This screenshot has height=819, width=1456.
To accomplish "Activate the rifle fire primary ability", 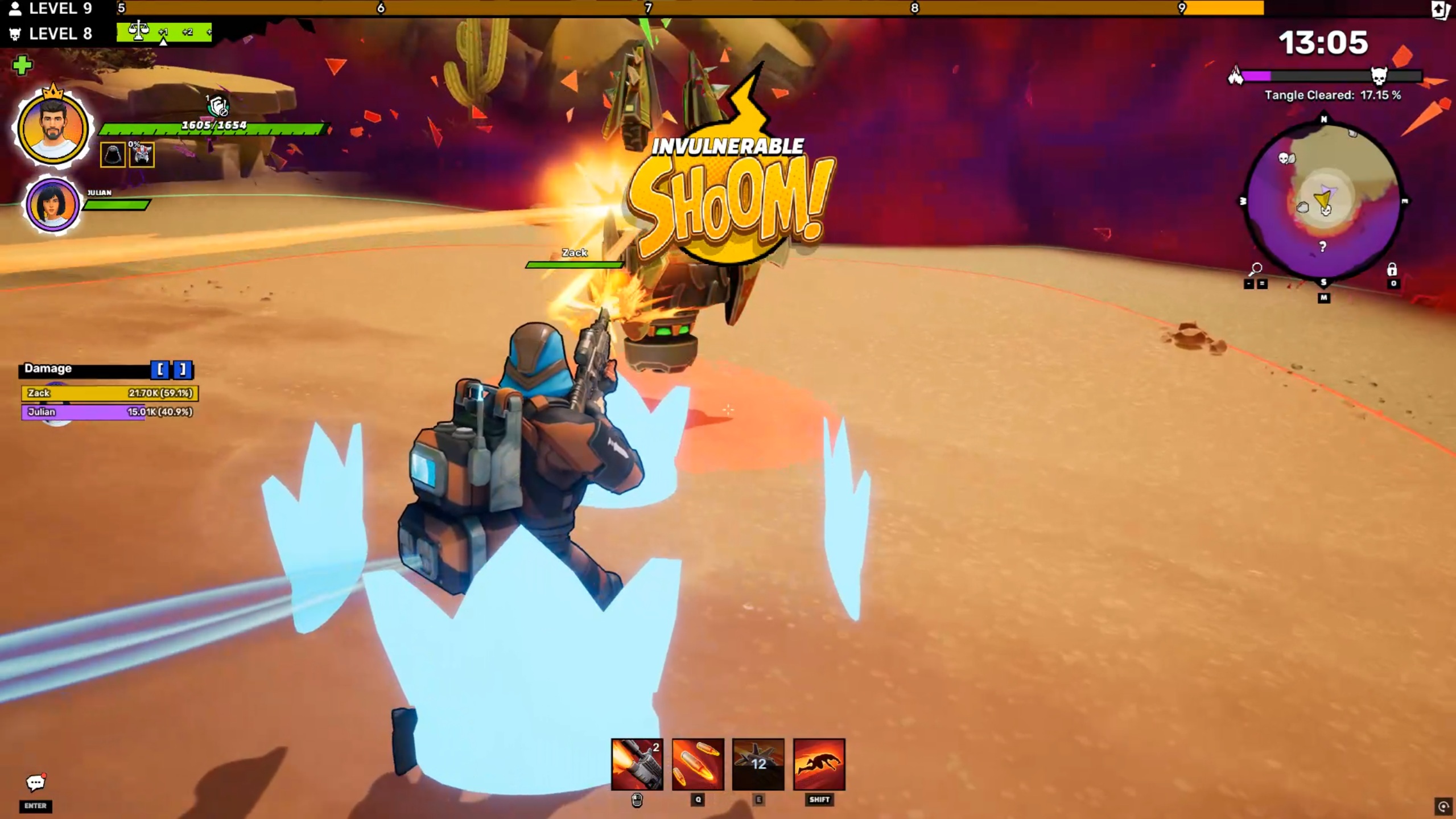I will [637, 764].
